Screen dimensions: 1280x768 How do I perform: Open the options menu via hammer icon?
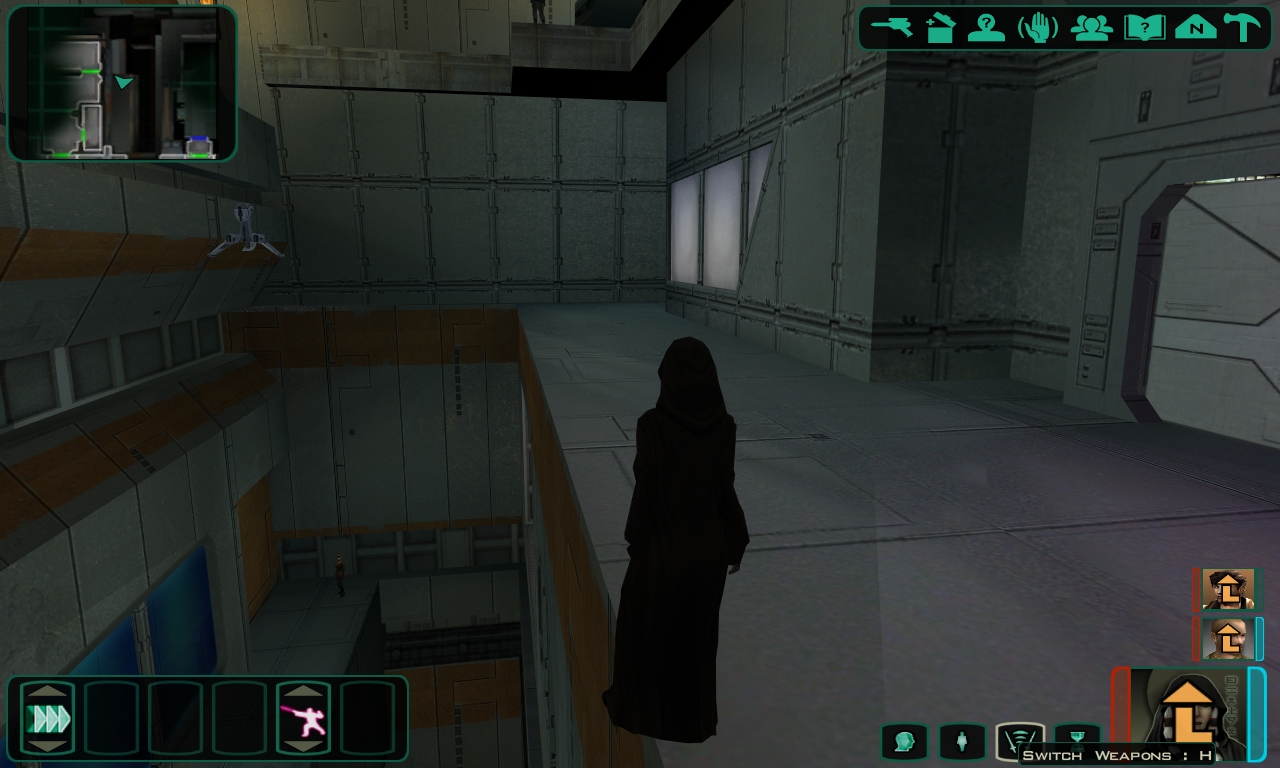point(1243,27)
